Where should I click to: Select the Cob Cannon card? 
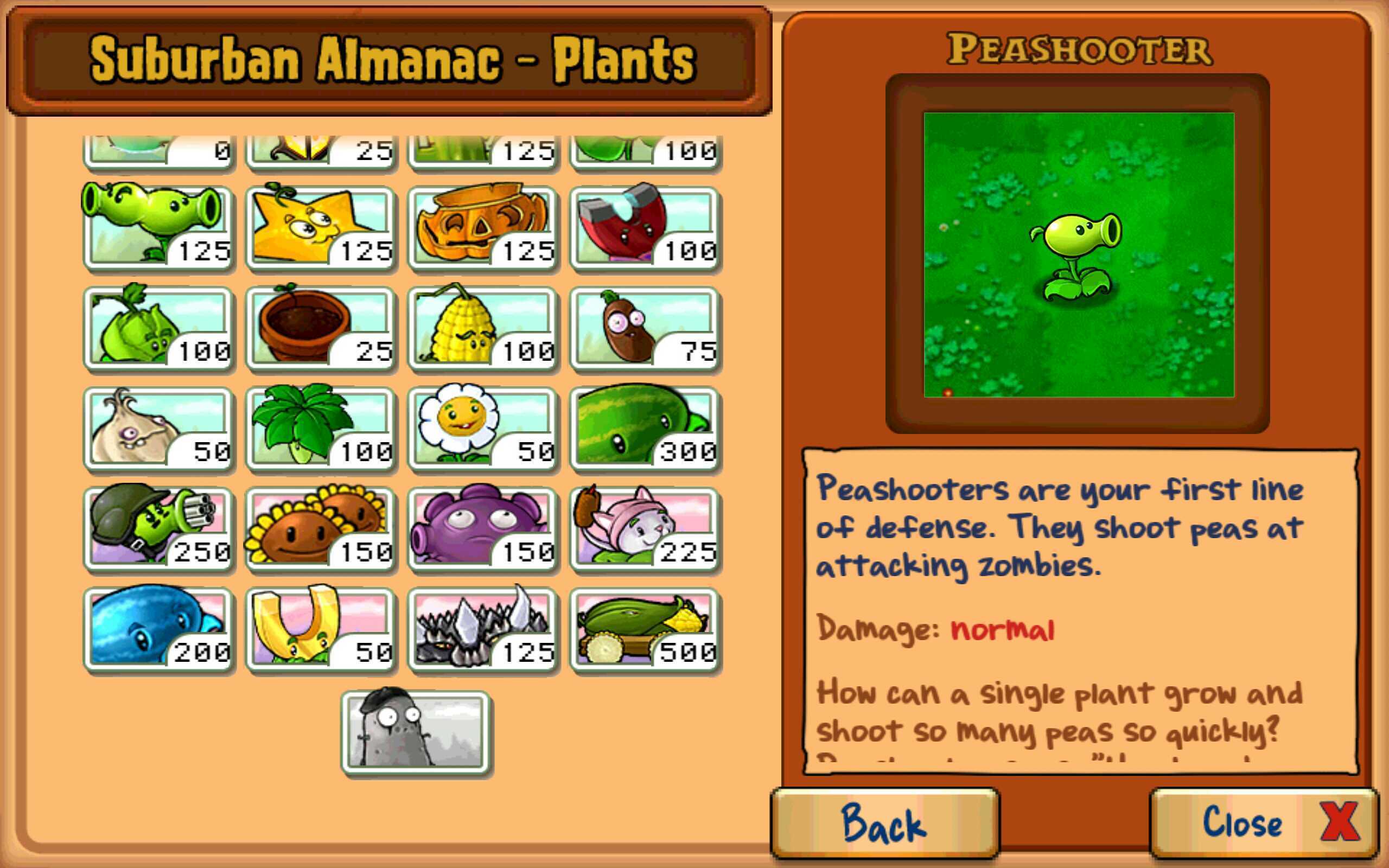click(x=645, y=630)
